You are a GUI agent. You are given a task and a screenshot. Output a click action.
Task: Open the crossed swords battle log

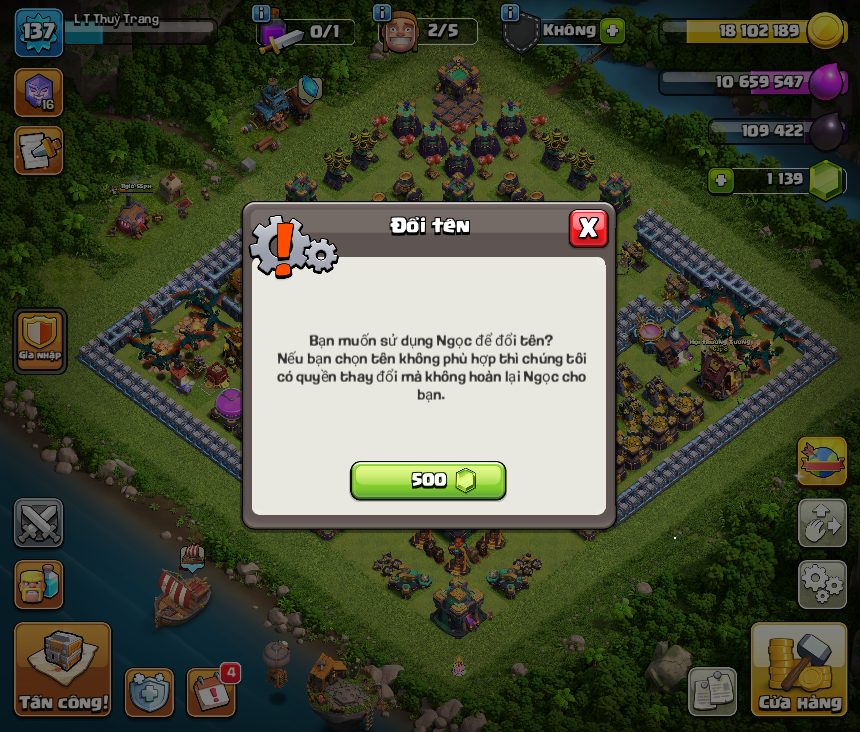38,523
